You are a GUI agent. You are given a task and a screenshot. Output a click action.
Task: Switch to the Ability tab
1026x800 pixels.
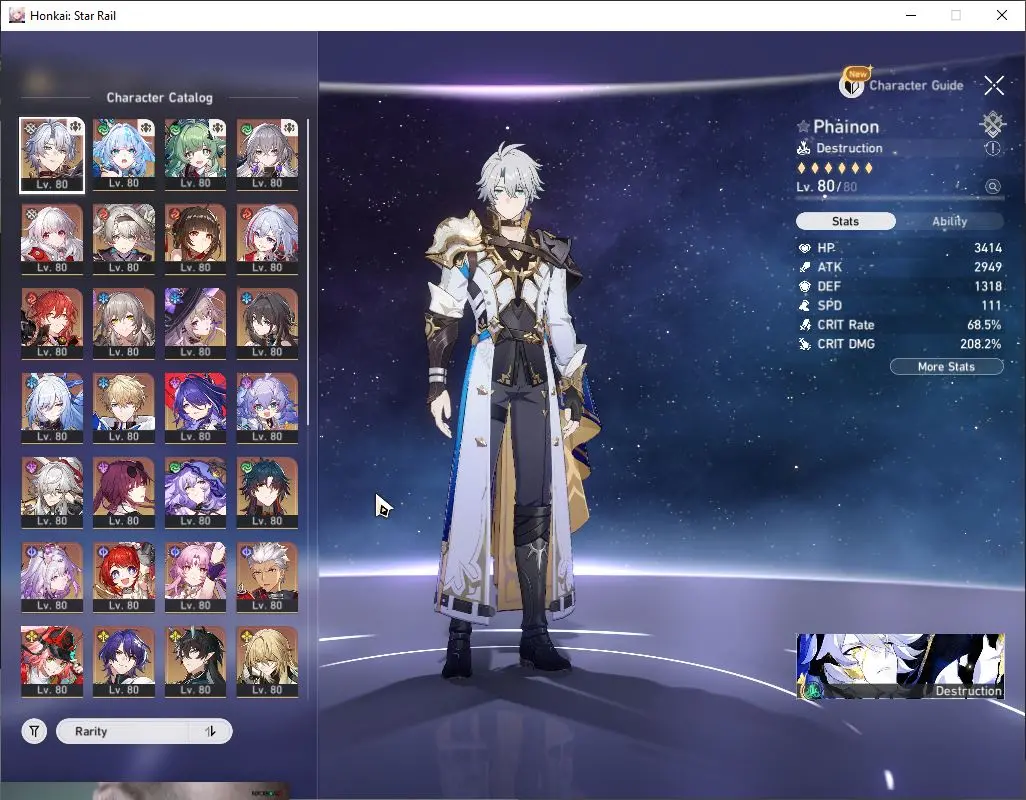[949, 221]
